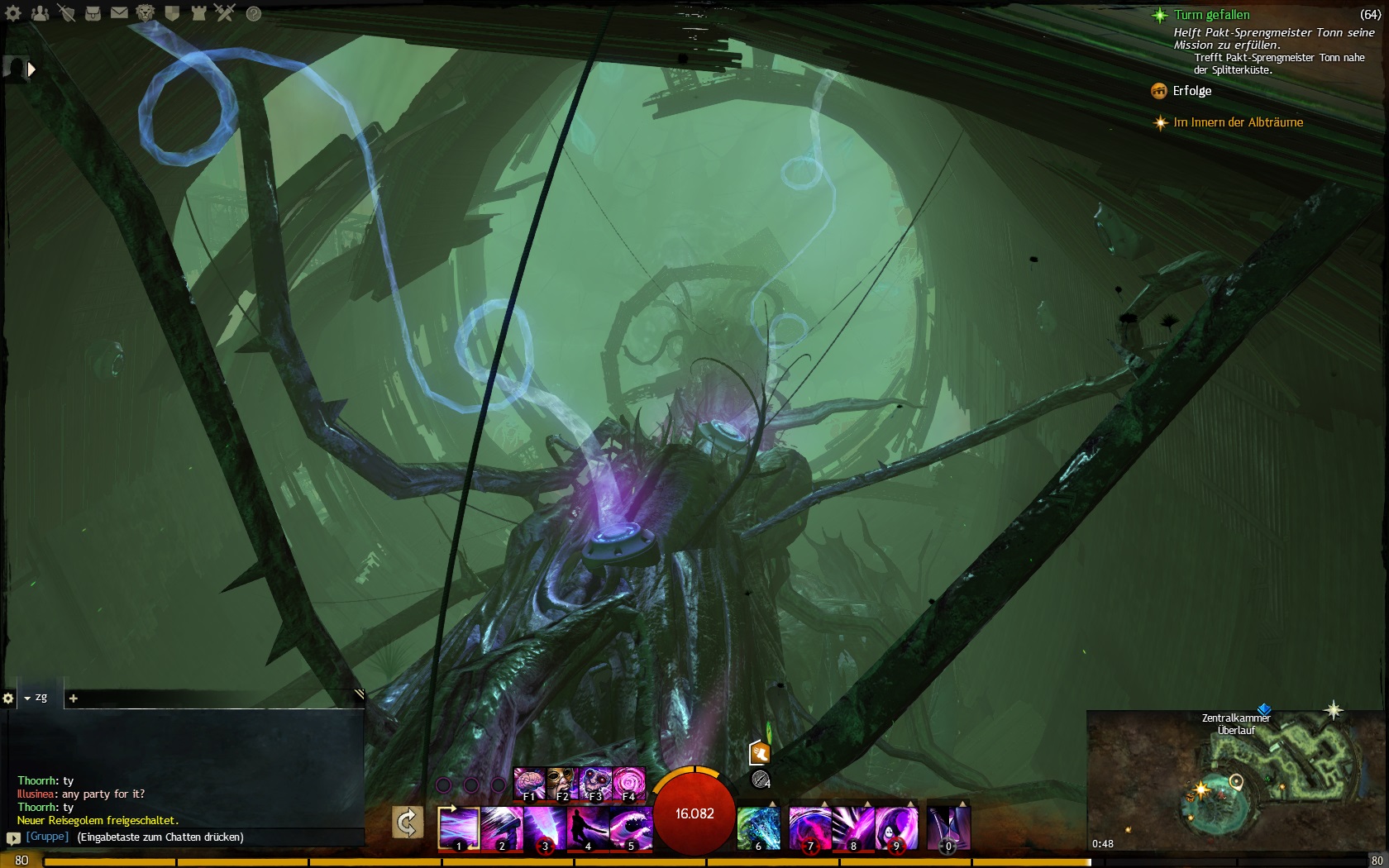Open the hero panel sword-and-shield icon

pos(66,13)
